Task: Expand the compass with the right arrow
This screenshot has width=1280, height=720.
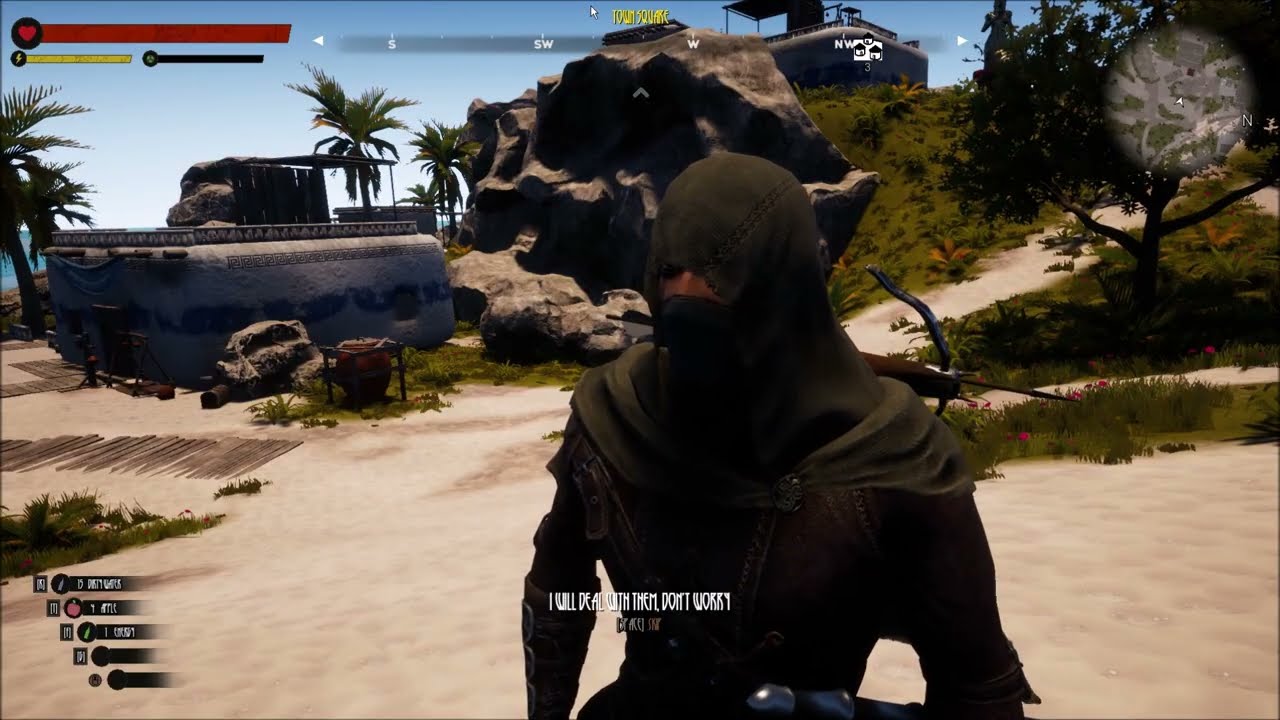Action: [960, 42]
